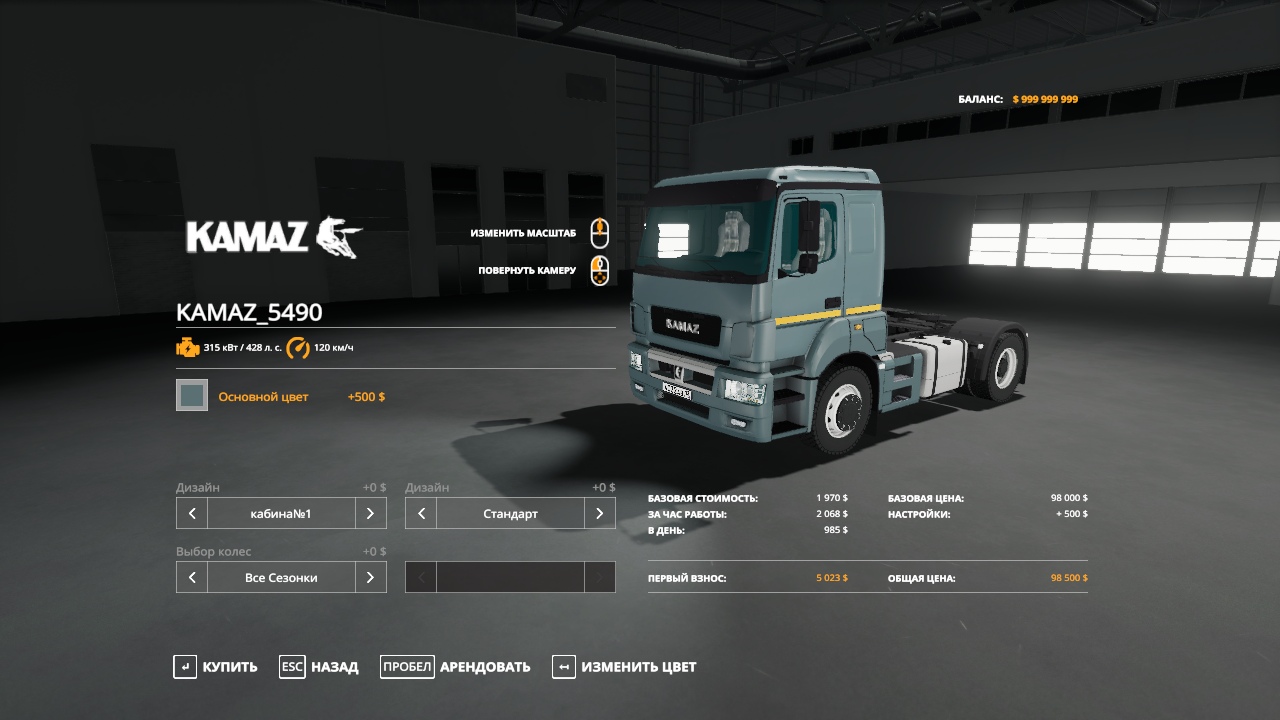Click the right arrow next to кабина№1
The width and height of the screenshot is (1280, 720).
pyautogui.click(x=370, y=513)
